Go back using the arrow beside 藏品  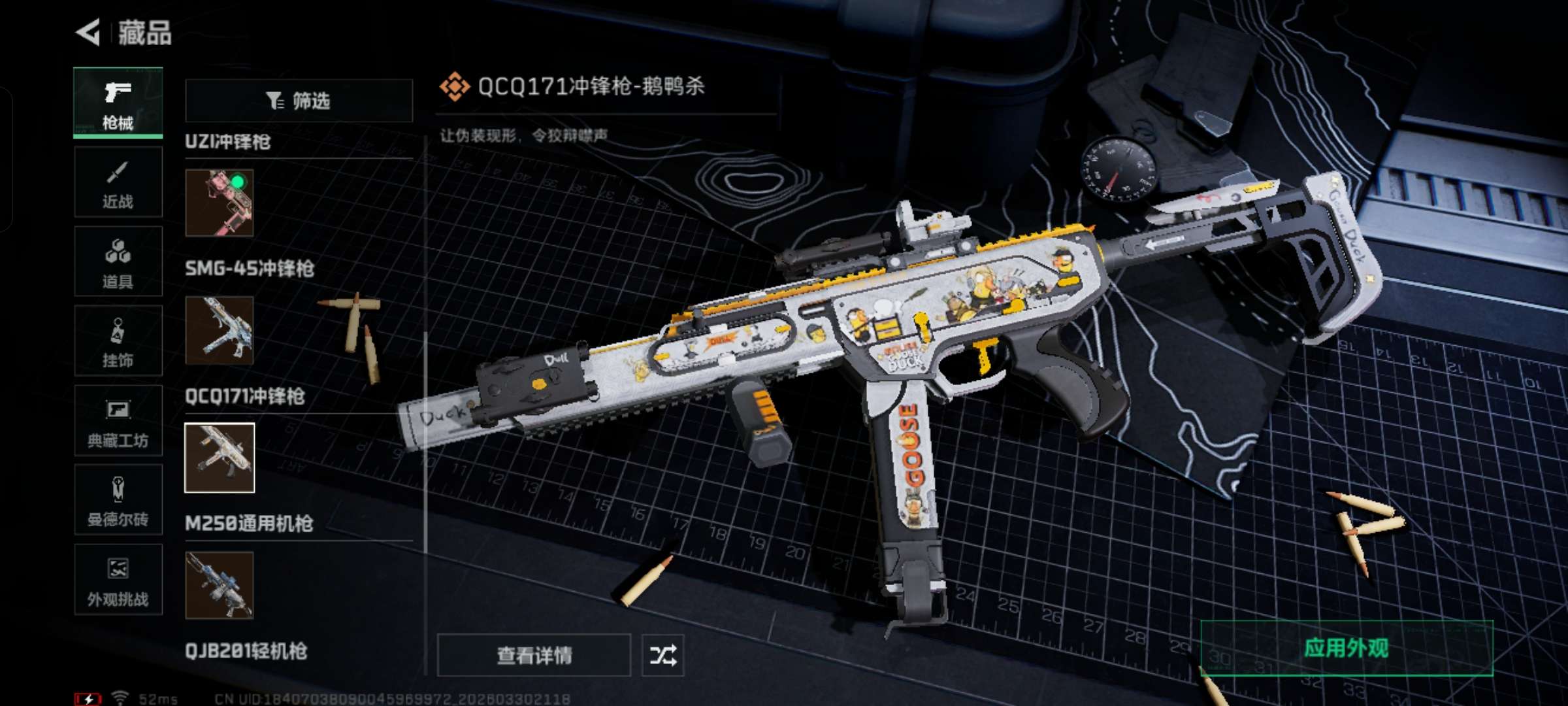click(x=89, y=33)
